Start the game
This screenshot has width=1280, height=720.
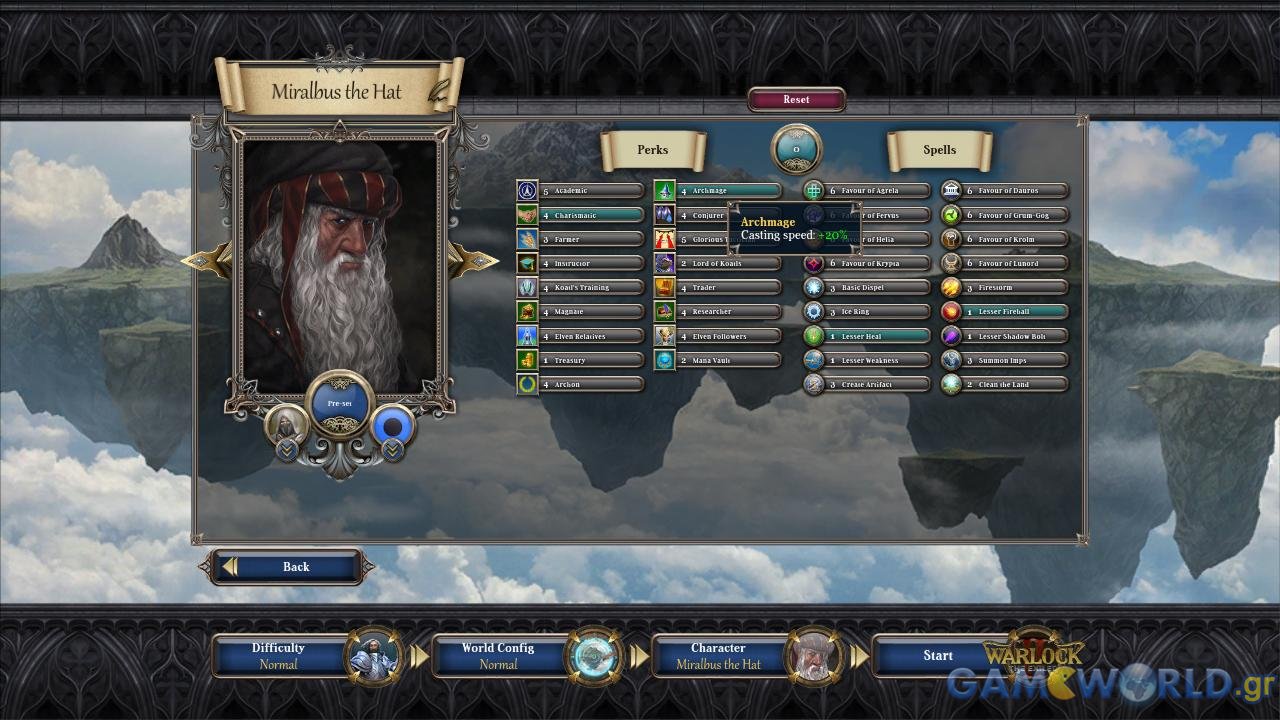(x=937, y=656)
